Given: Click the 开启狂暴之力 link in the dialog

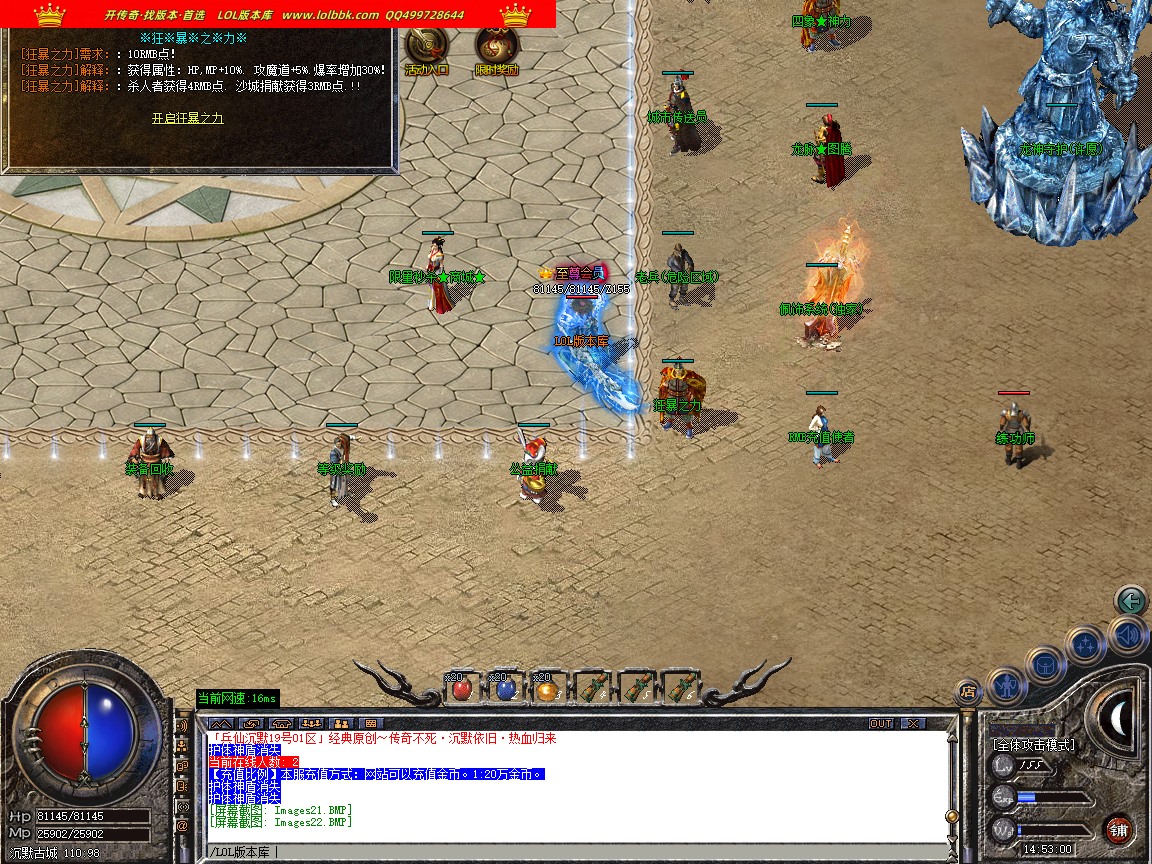Looking at the screenshot, I should (187, 118).
